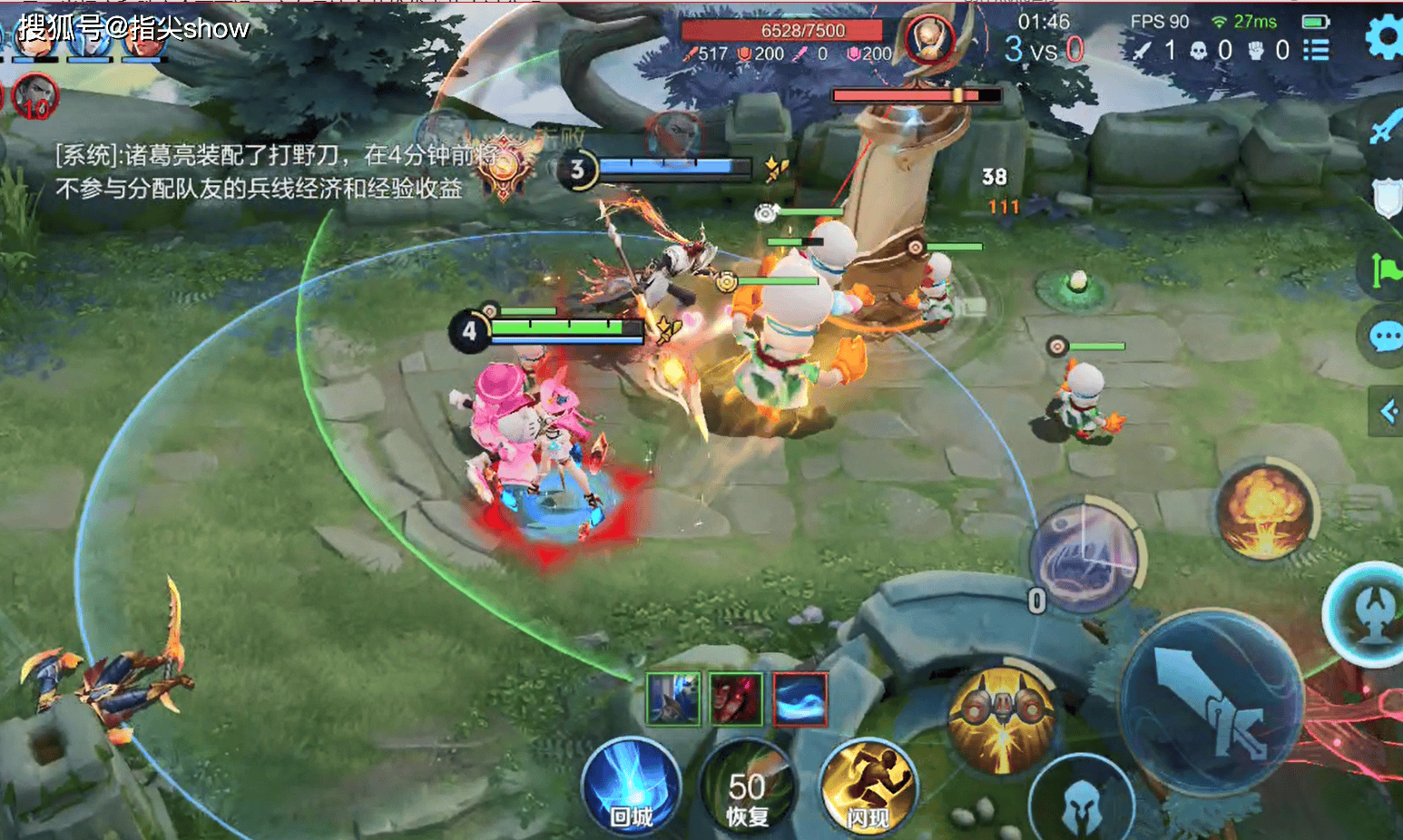Target minions with the helmet button
Viewport: 1403px width, 840px height.
[x=1081, y=804]
